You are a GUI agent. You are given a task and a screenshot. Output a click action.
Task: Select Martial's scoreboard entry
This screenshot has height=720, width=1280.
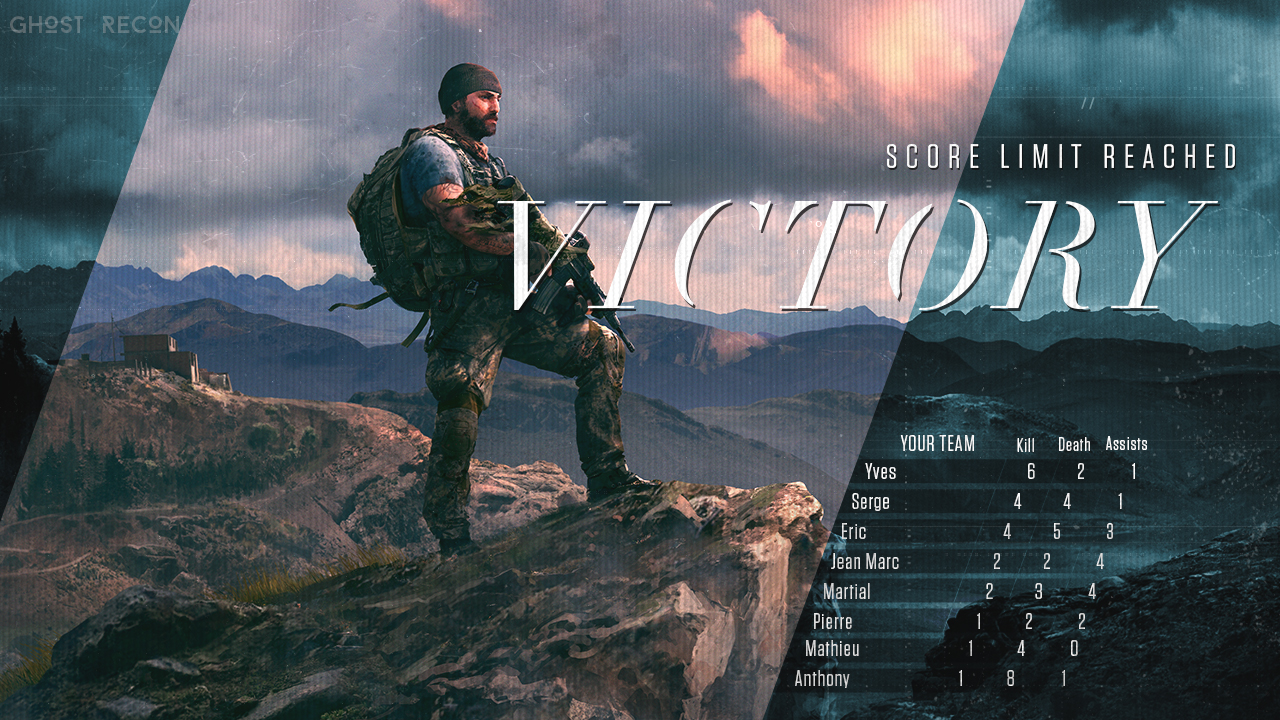(x=846, y=592)
